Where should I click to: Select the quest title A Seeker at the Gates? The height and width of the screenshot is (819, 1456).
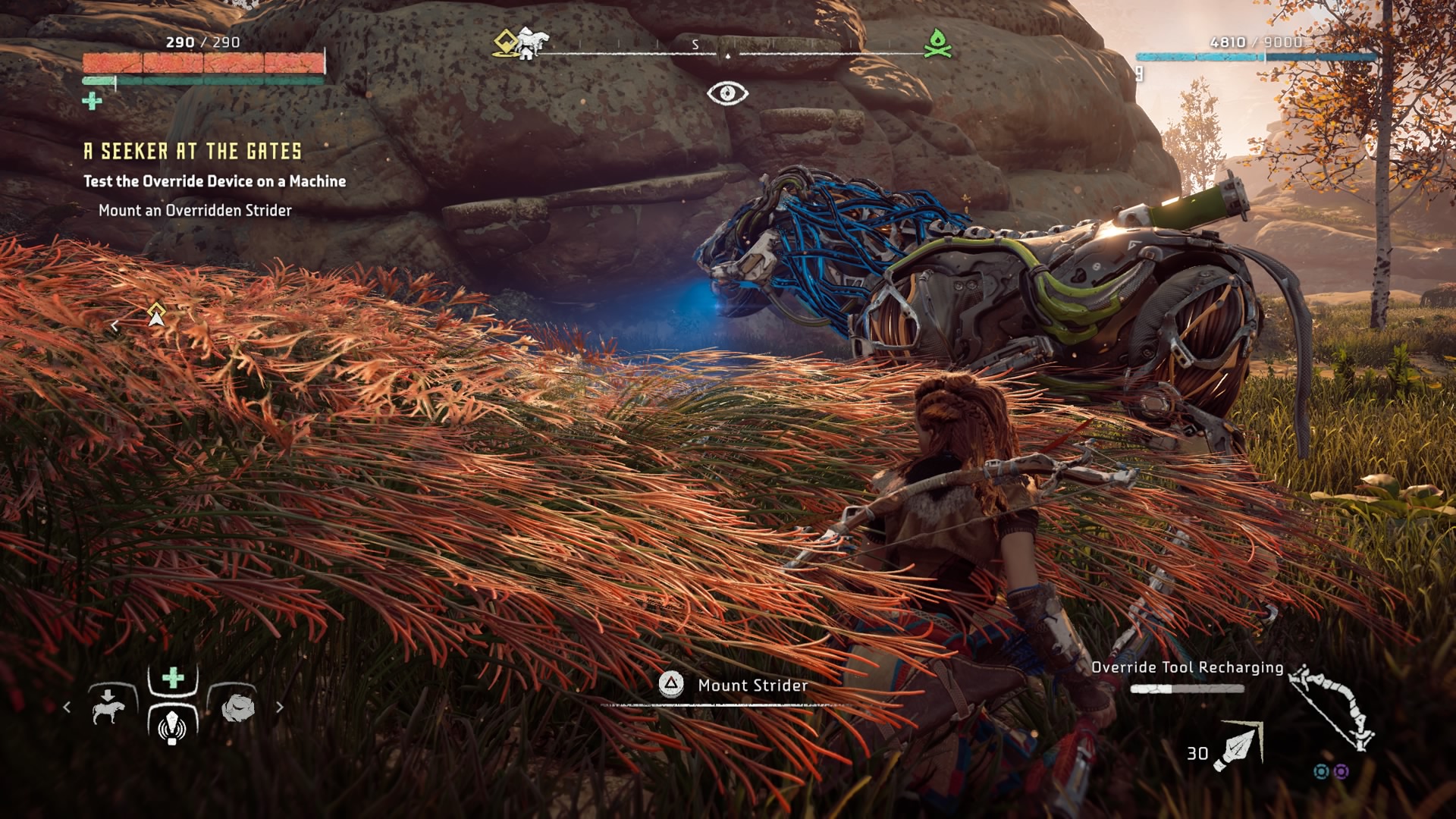pos(193,152)
